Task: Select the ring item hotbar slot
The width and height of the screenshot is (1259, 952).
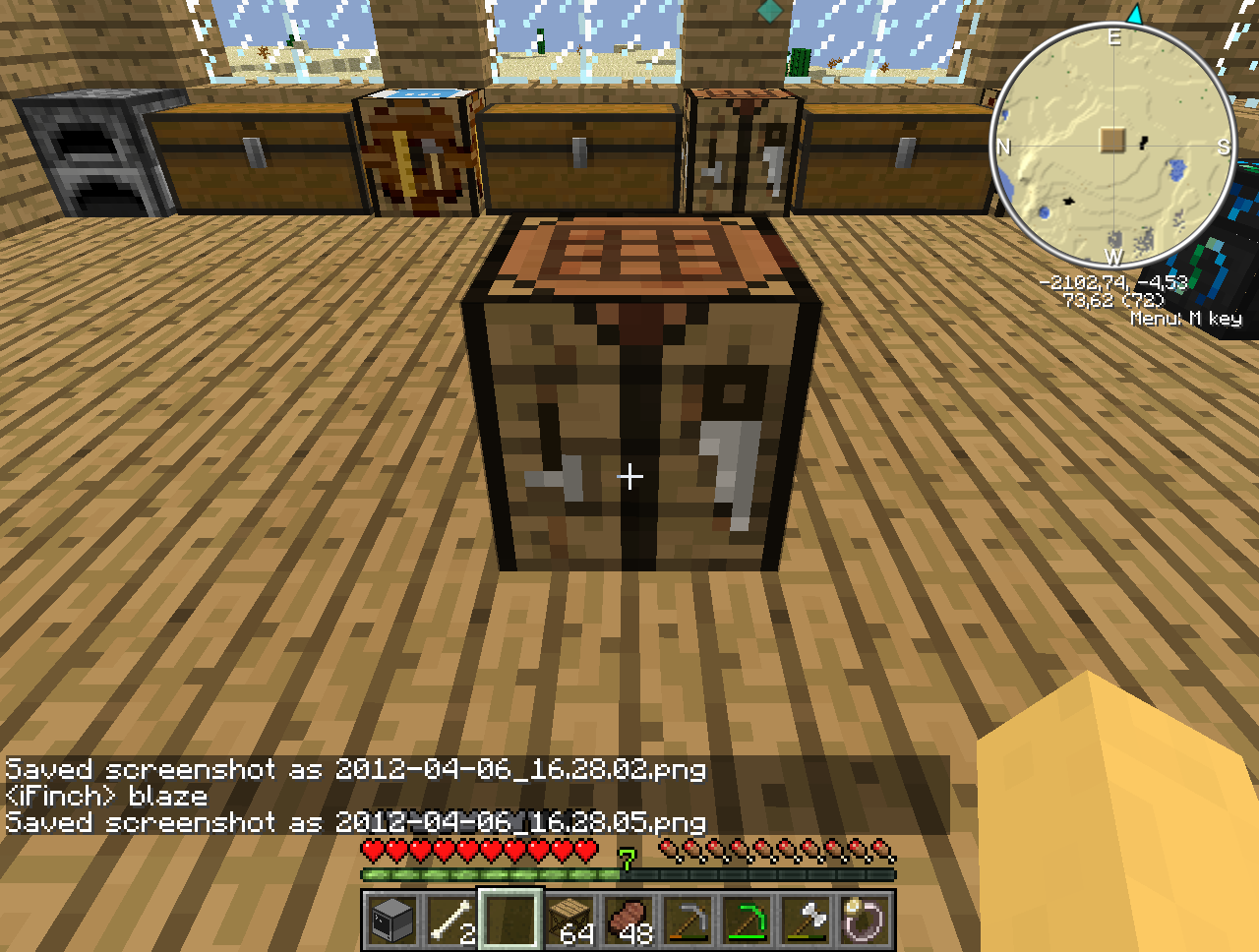Action: coord(865,922)
